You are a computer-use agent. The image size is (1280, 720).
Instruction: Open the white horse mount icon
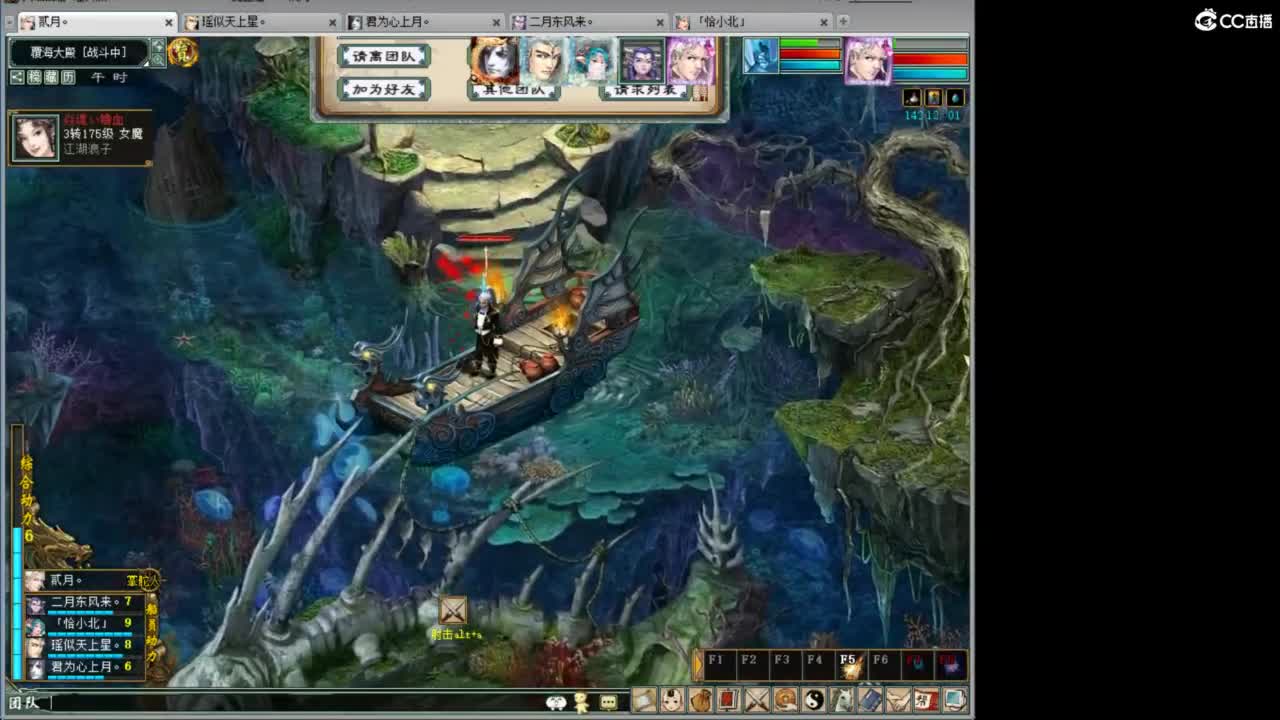[x=844, y=701]
